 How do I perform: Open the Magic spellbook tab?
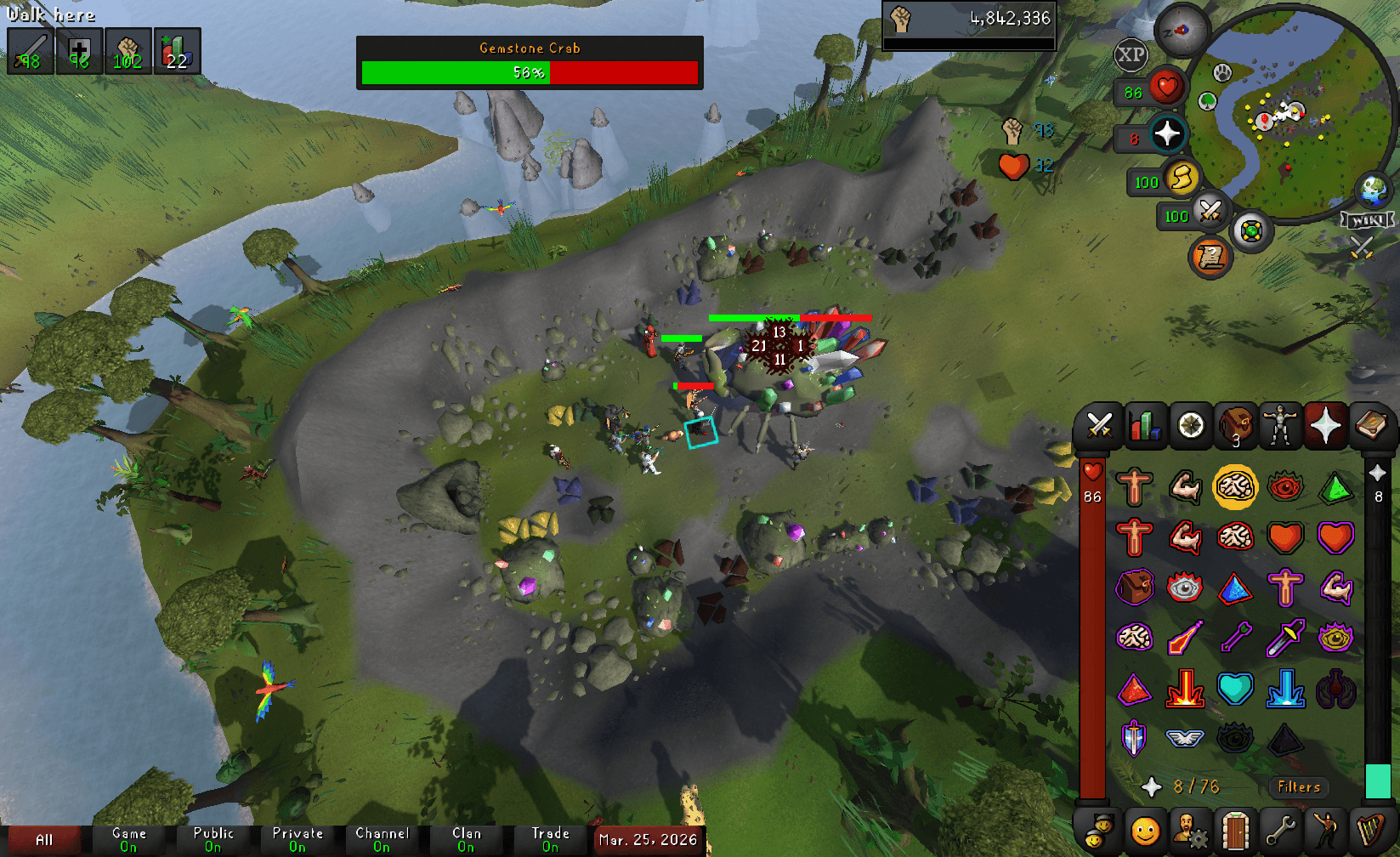pos(1372,426)
